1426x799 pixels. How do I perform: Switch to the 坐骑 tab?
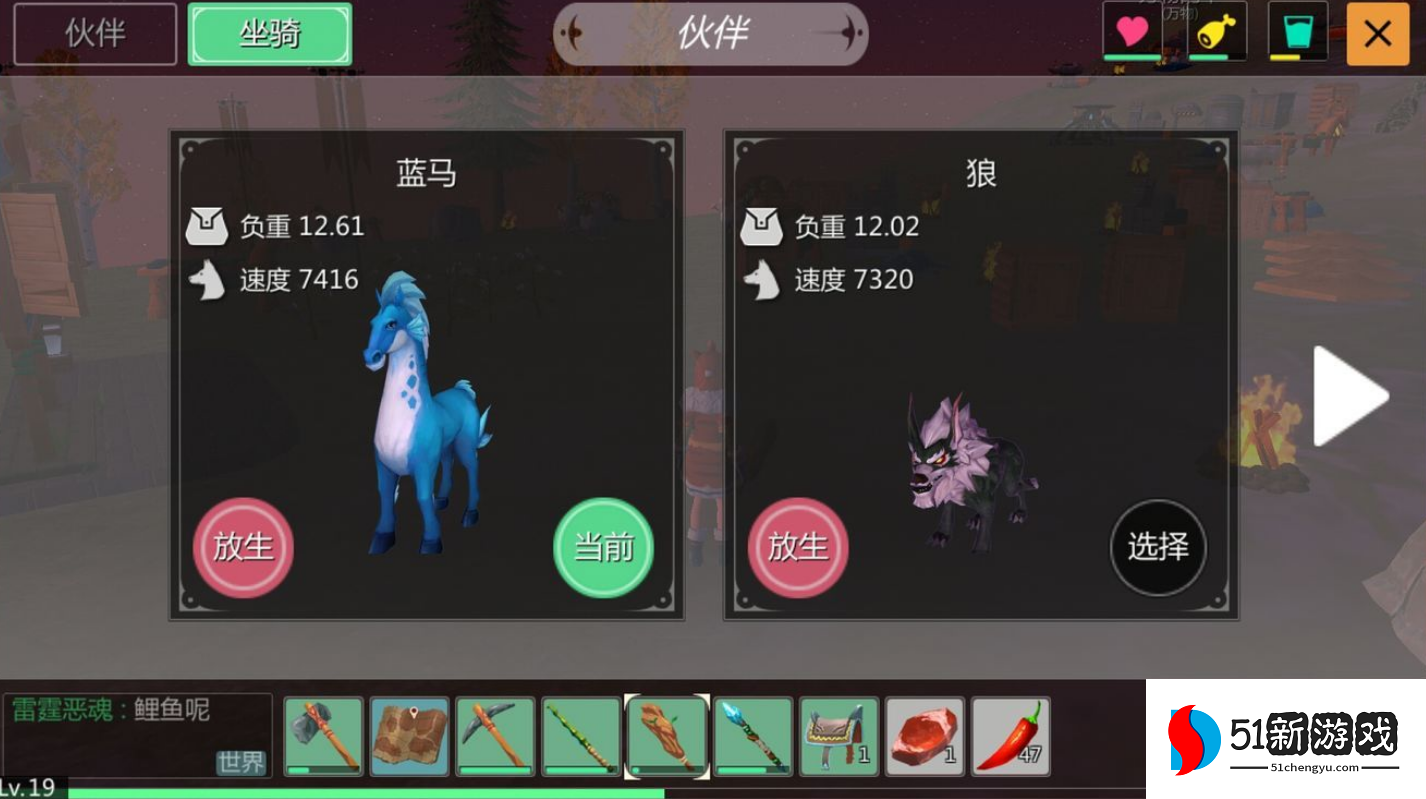coord(269,33)
